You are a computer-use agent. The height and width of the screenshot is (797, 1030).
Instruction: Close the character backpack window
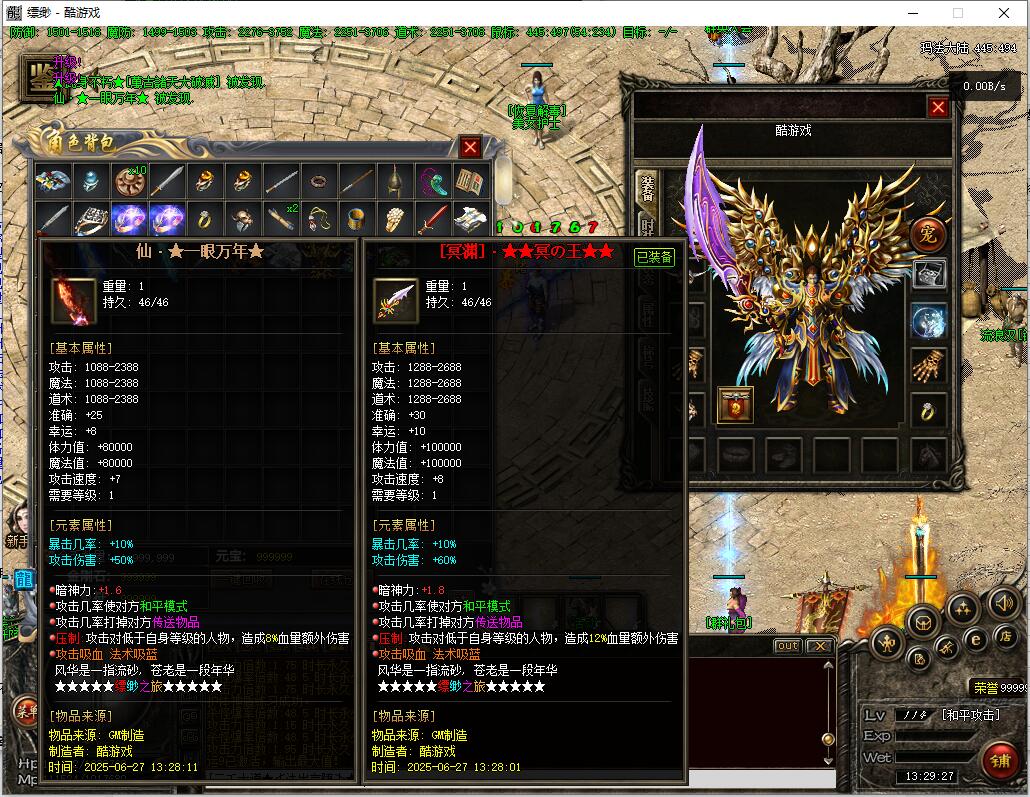click(470, 147)
